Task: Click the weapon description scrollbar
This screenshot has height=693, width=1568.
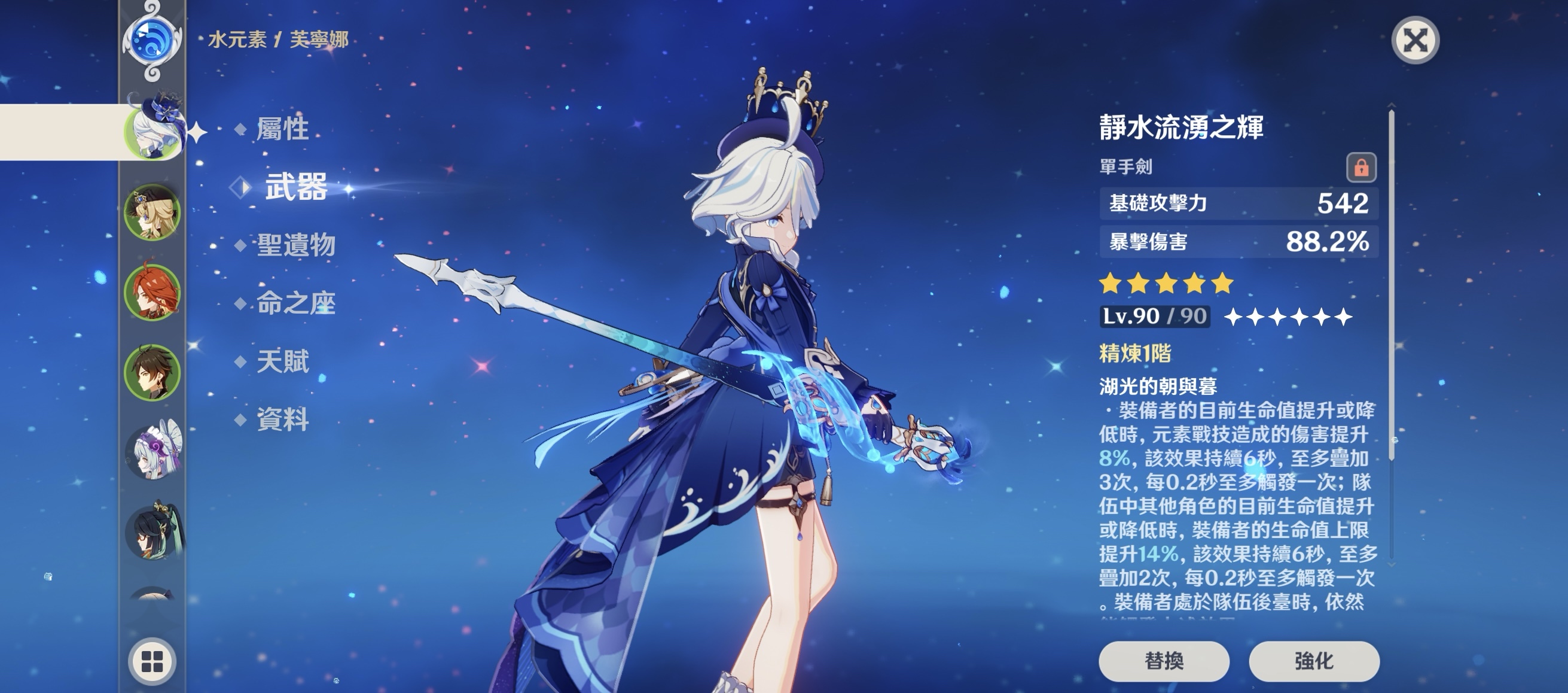Action: coord(1392,286)
